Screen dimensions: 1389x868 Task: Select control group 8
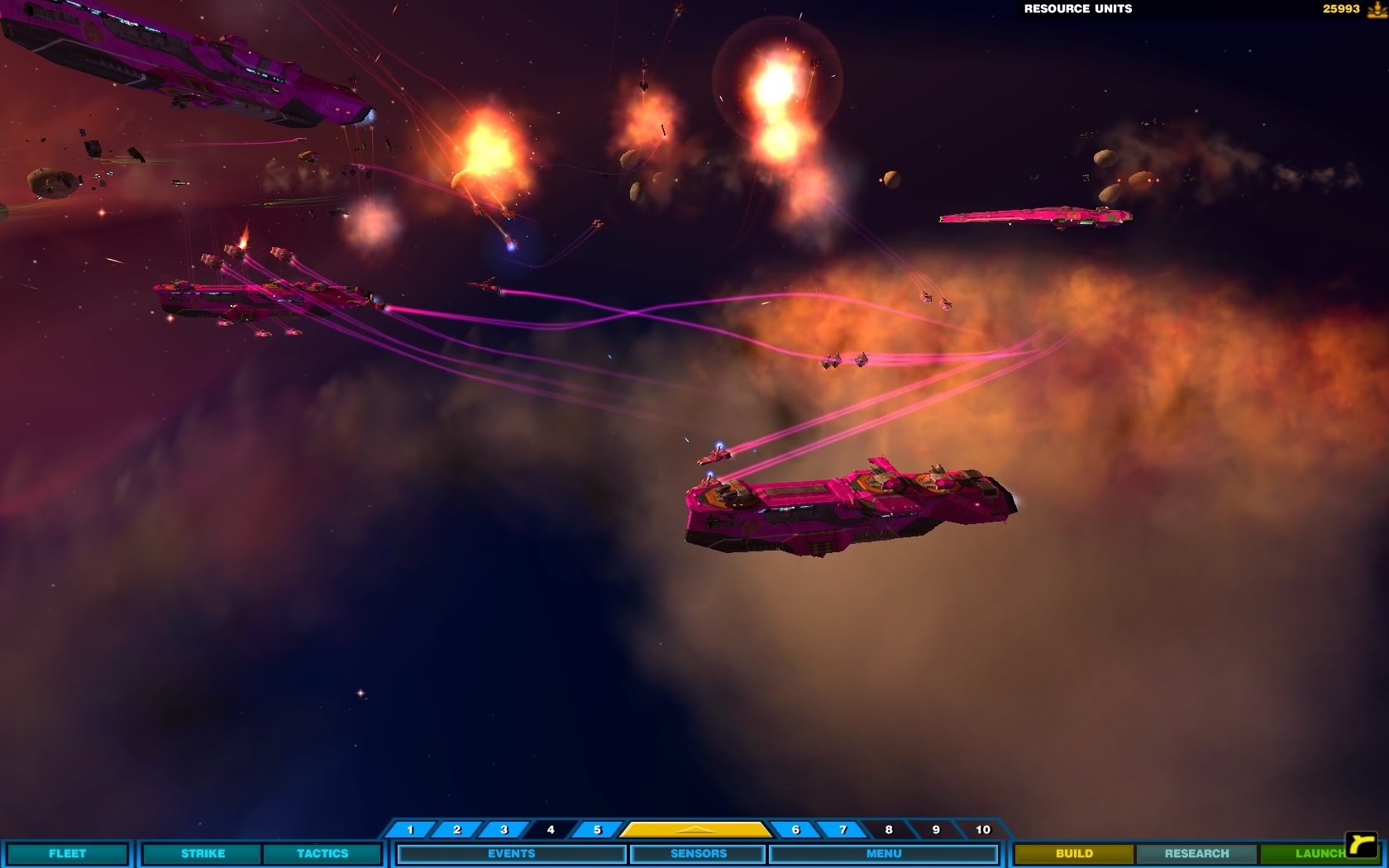coord(889,829)
